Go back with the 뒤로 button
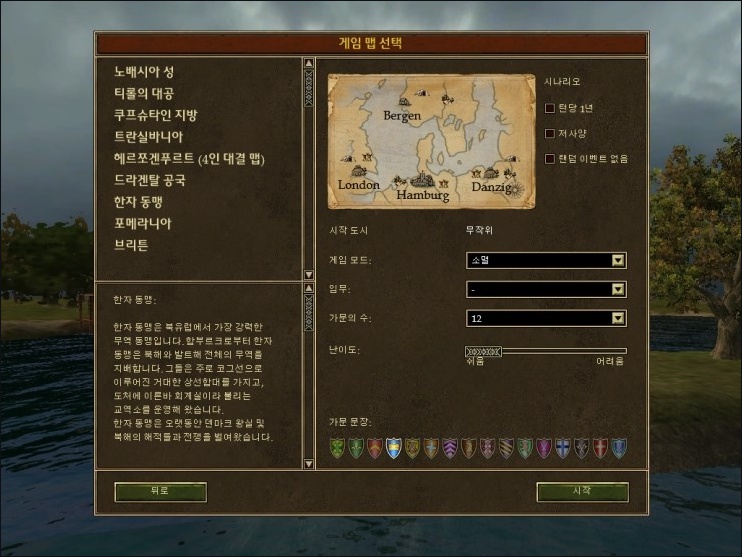 click(x=160, y=491)
